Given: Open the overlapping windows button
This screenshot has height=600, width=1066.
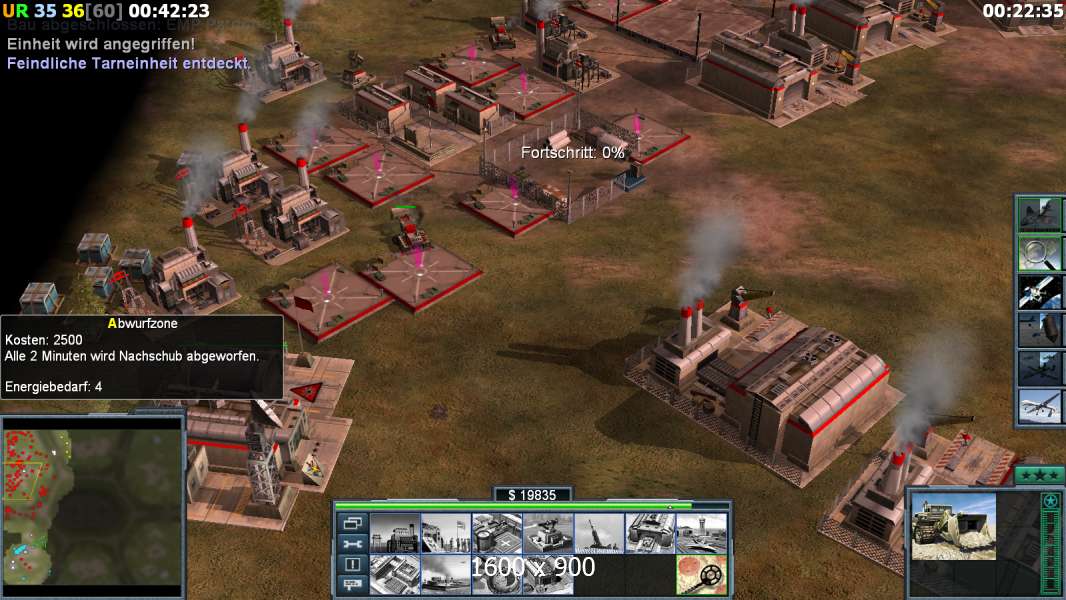Looking at the screenshot, I should pyautogui.click(x=352, y=523).
